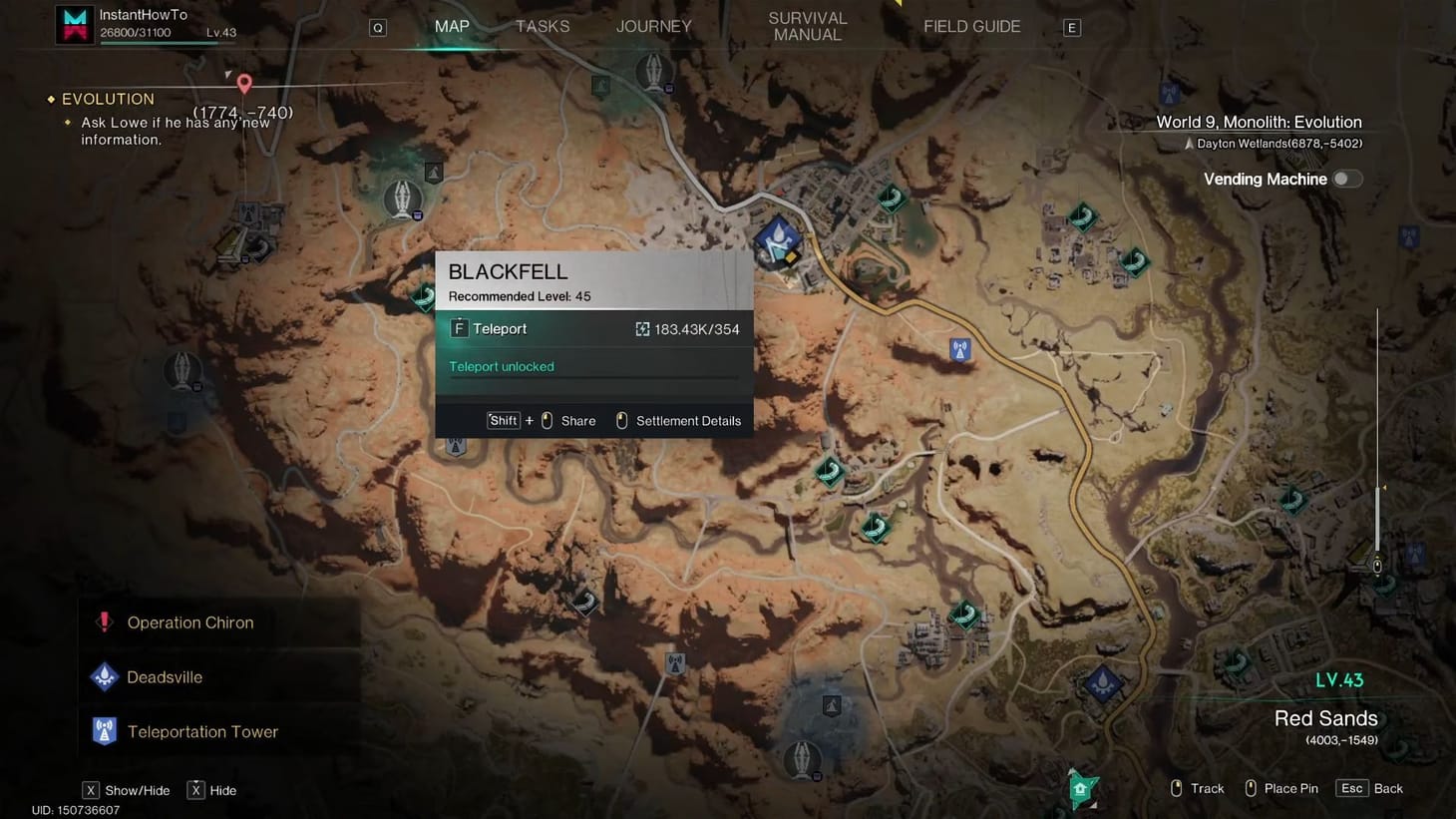1456x819 pixels.
Task: Toggle Hide in the bottom left bar
Action: click(195, 789)
